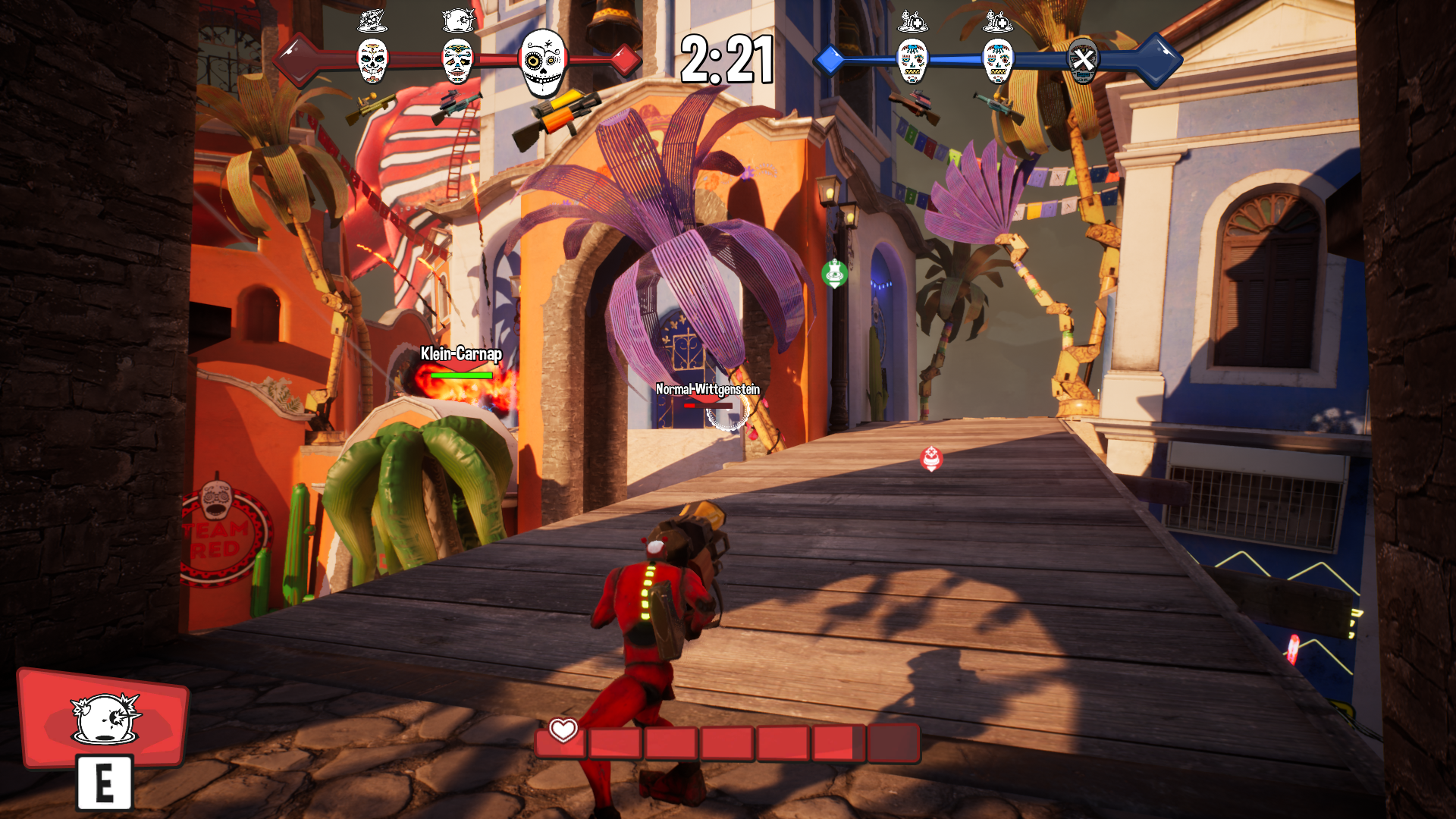
Task: Select the large red-team skull mask portrait
Action: point(543,63)
